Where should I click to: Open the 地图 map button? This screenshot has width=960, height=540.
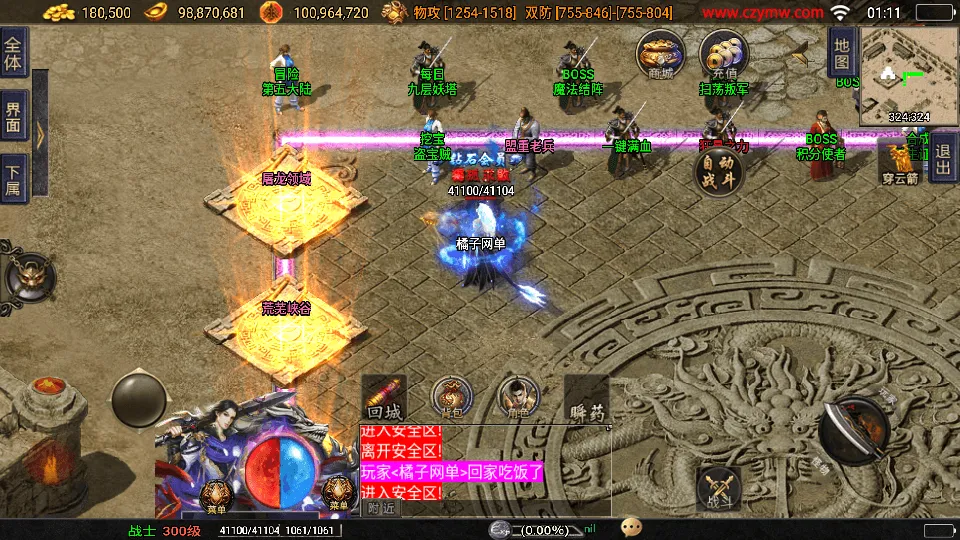(841, 52)
